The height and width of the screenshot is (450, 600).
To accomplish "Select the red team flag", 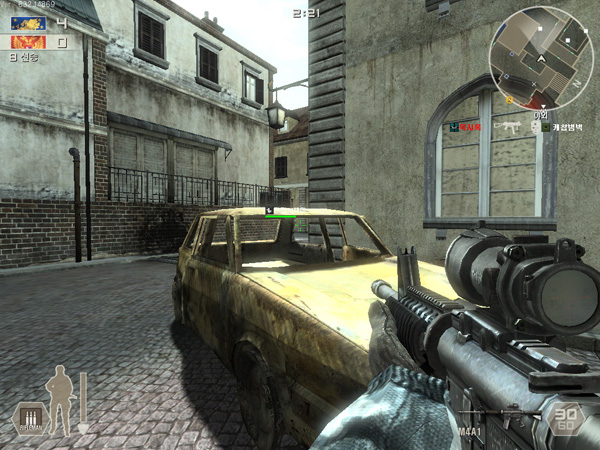I will click(28, 42).
